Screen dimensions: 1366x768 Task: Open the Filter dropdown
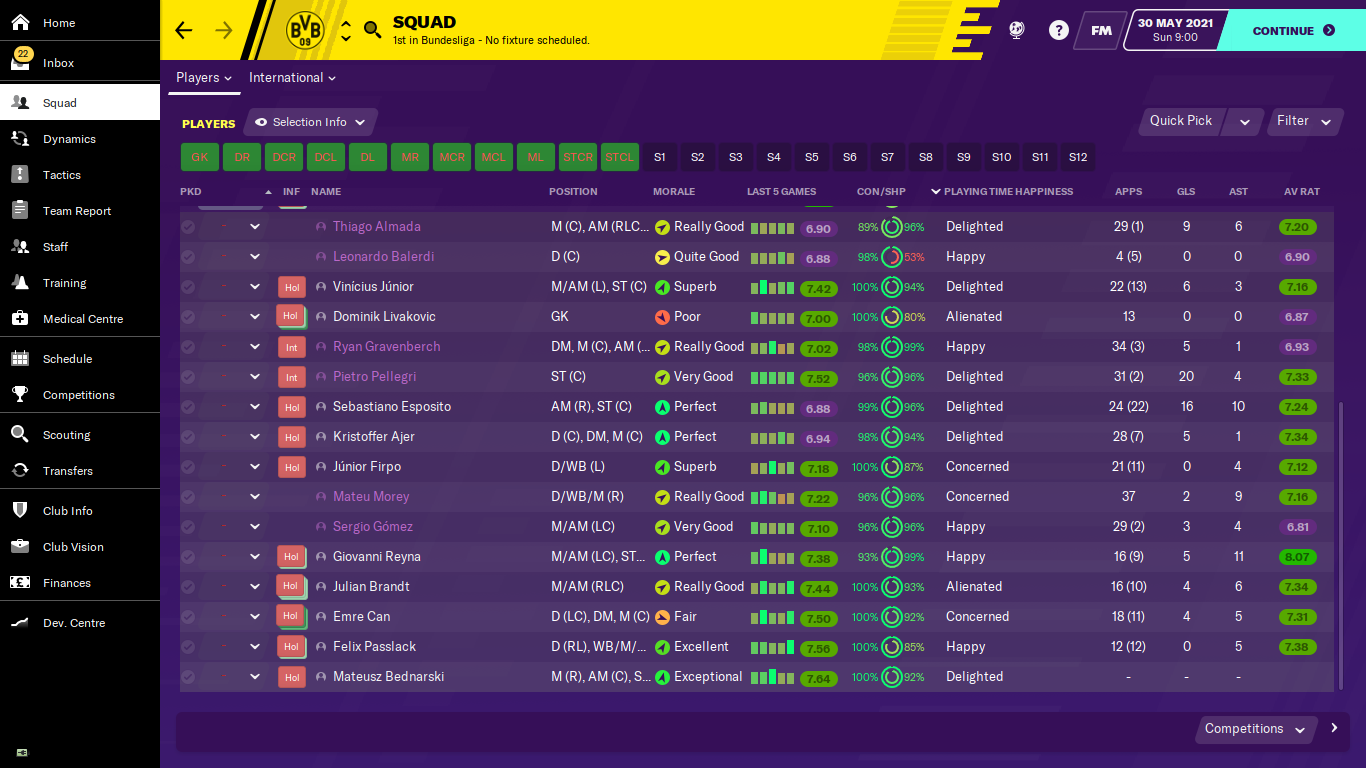[x=1303, y=121]
